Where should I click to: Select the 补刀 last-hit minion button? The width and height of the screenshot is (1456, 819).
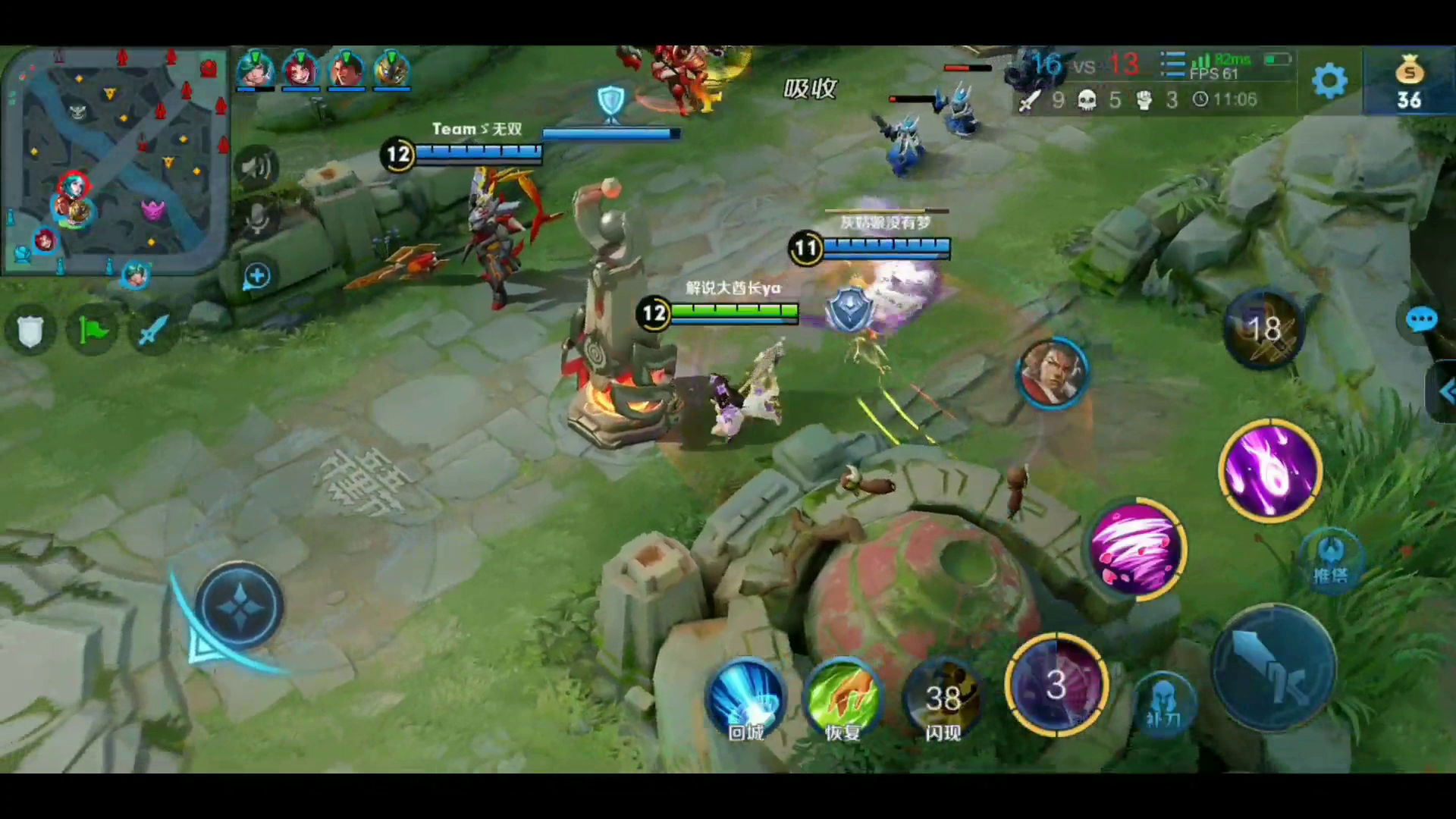pyautogui.click(x=1163, y=703)
